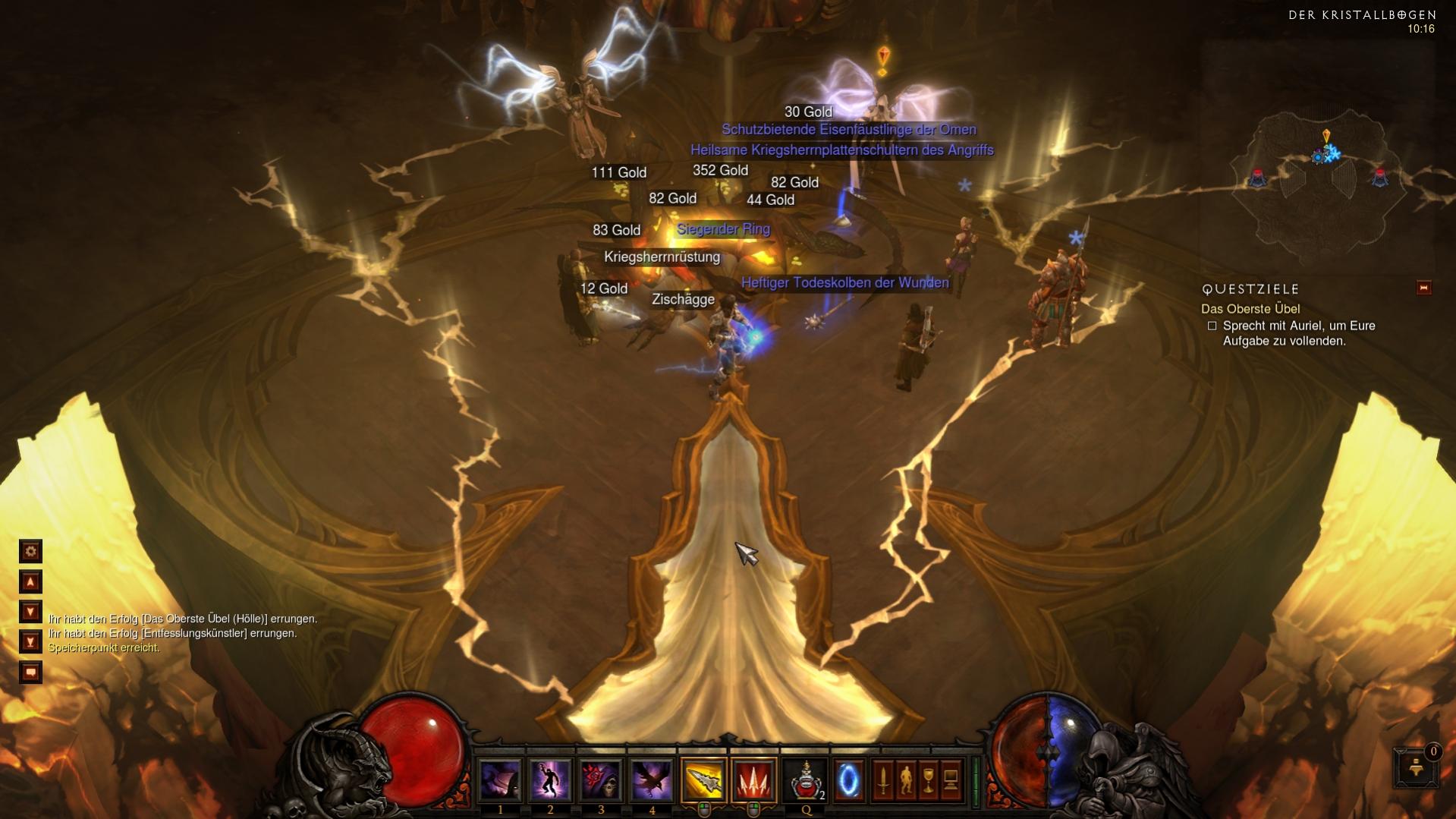1456x819 pixels.
Task: Pick up the 'Zischägge' helm drop
Action: [683, 299]
